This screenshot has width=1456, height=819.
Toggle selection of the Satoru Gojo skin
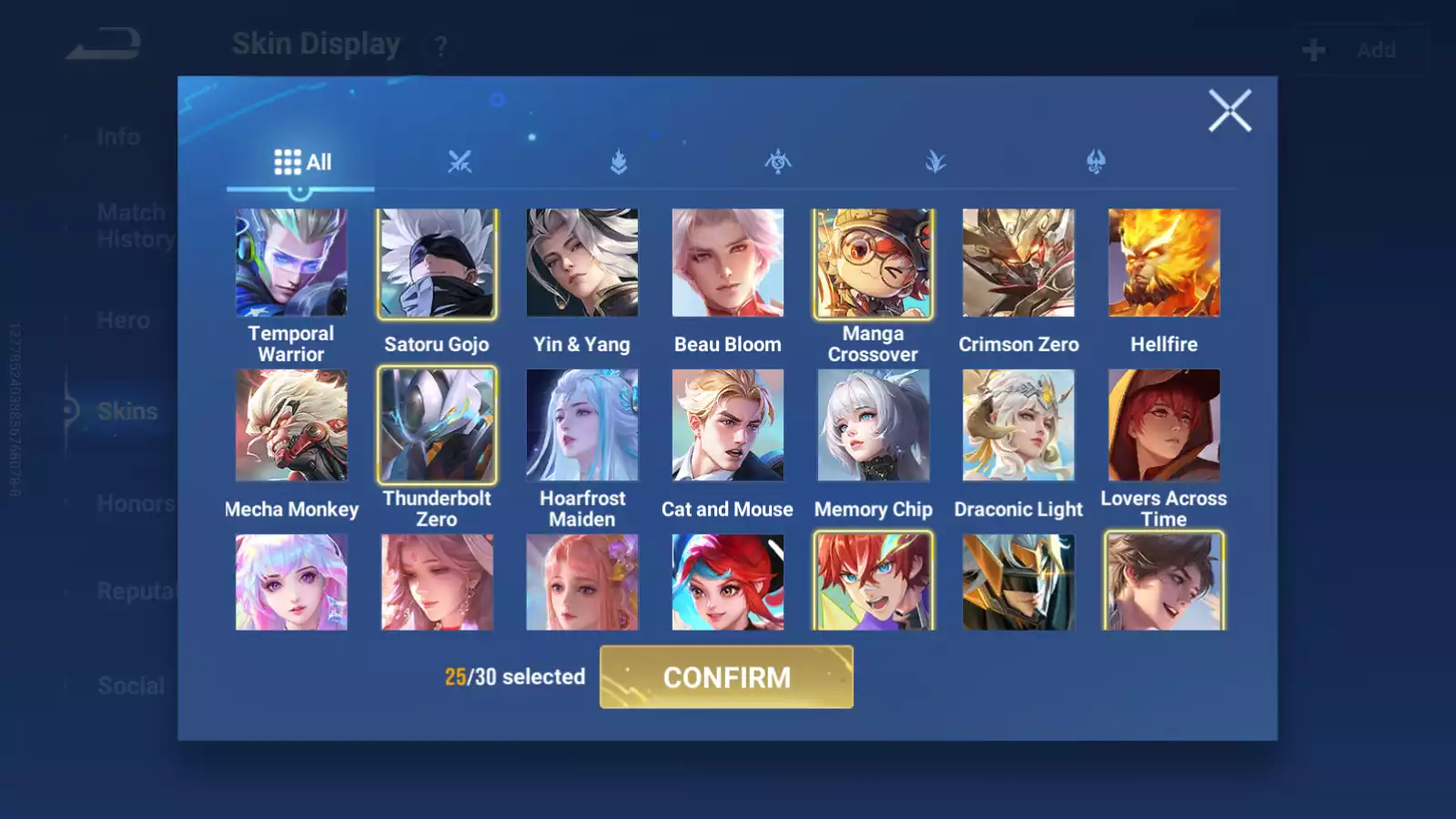tap(436, 263)
